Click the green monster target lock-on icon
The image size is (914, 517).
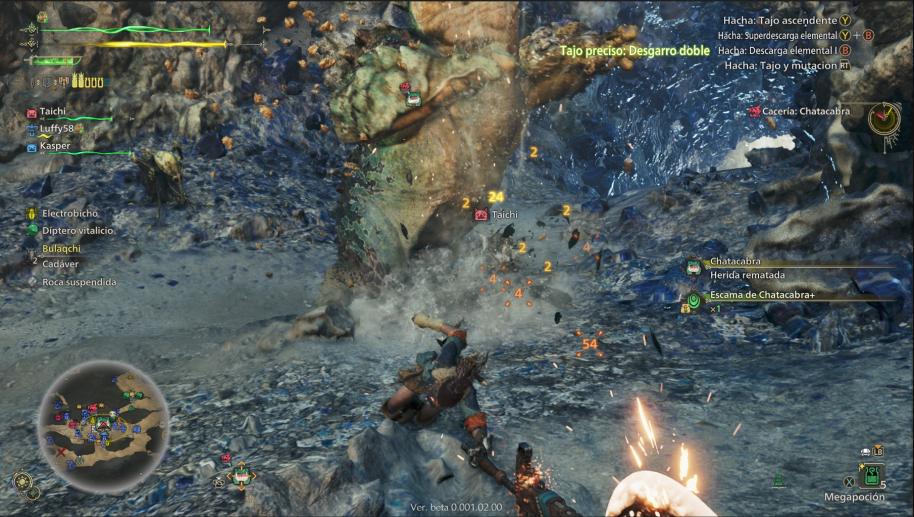pyautogui.click(x=240, y=476)
